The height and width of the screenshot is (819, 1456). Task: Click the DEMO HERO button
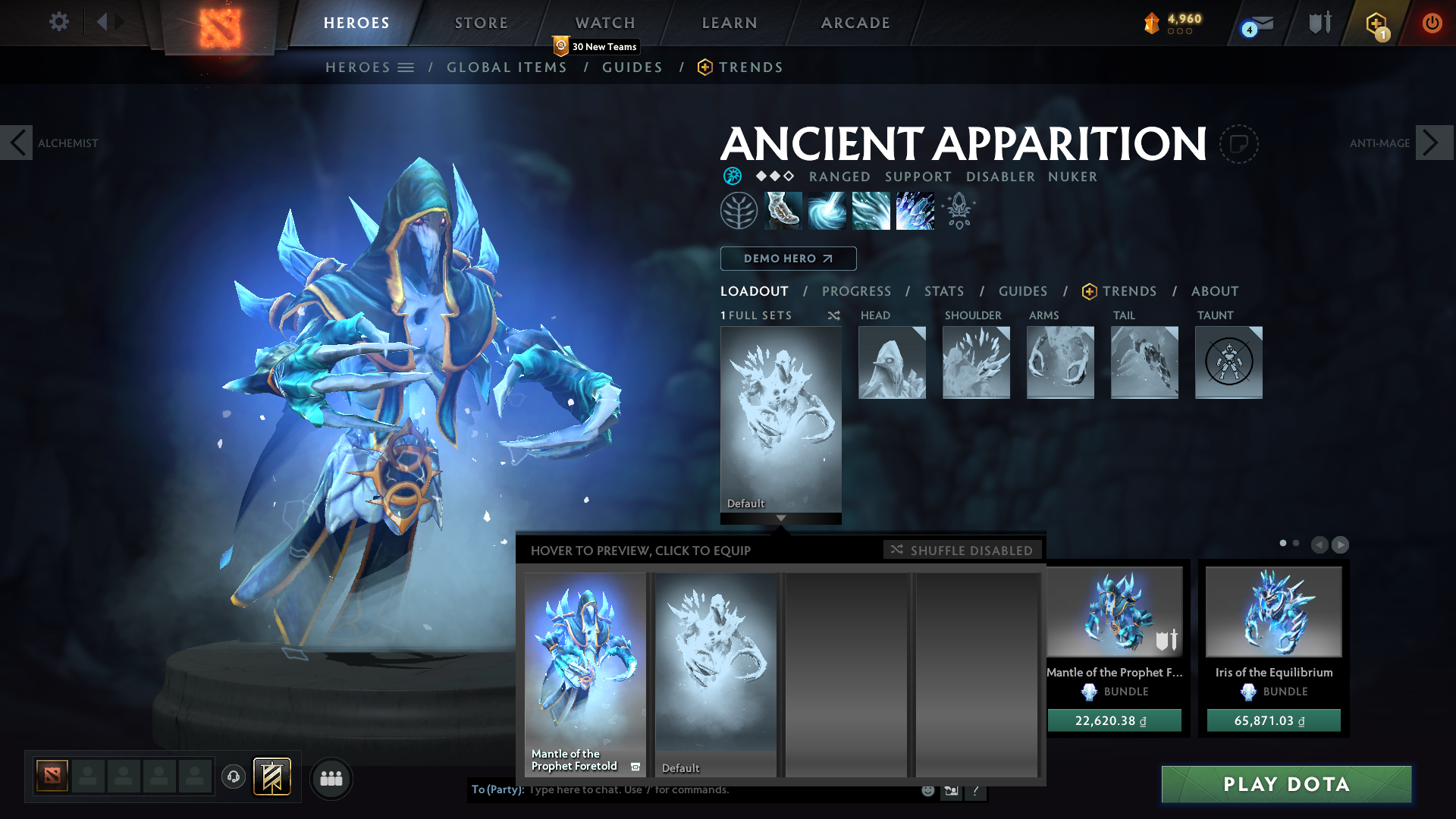pyautogui.click(x=789, y=259)
